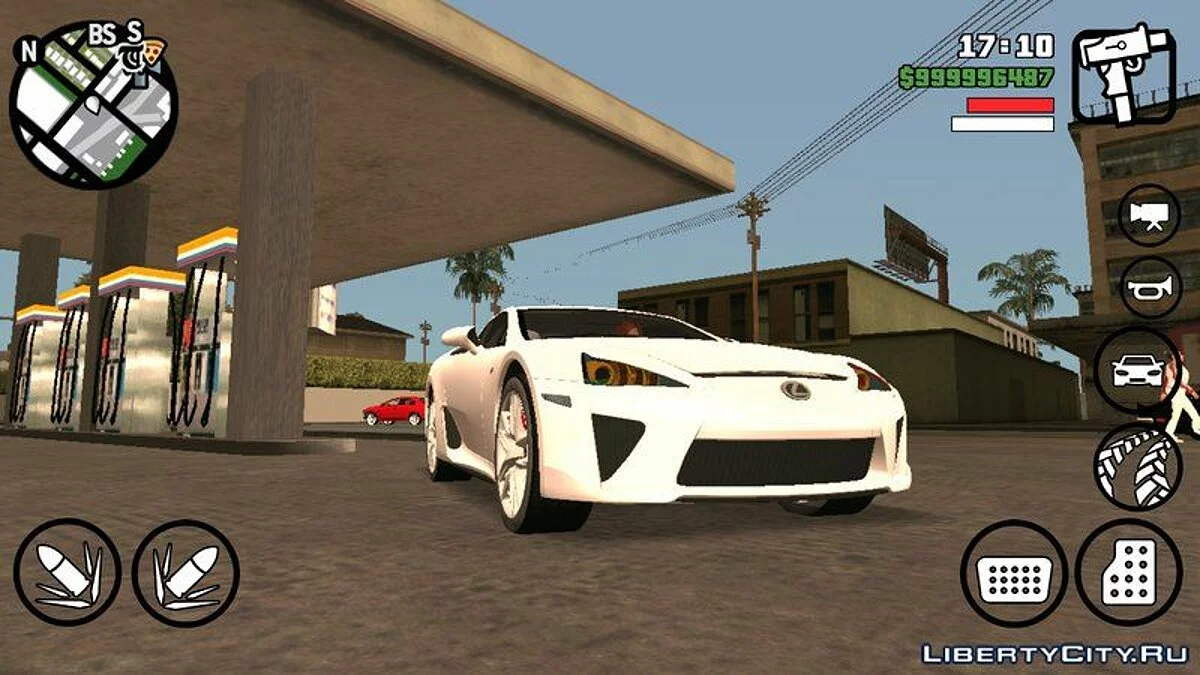Open the radar minimap
Viewport: 1200px width, 675px height.
pyautogui.click(x=93, y=104)
